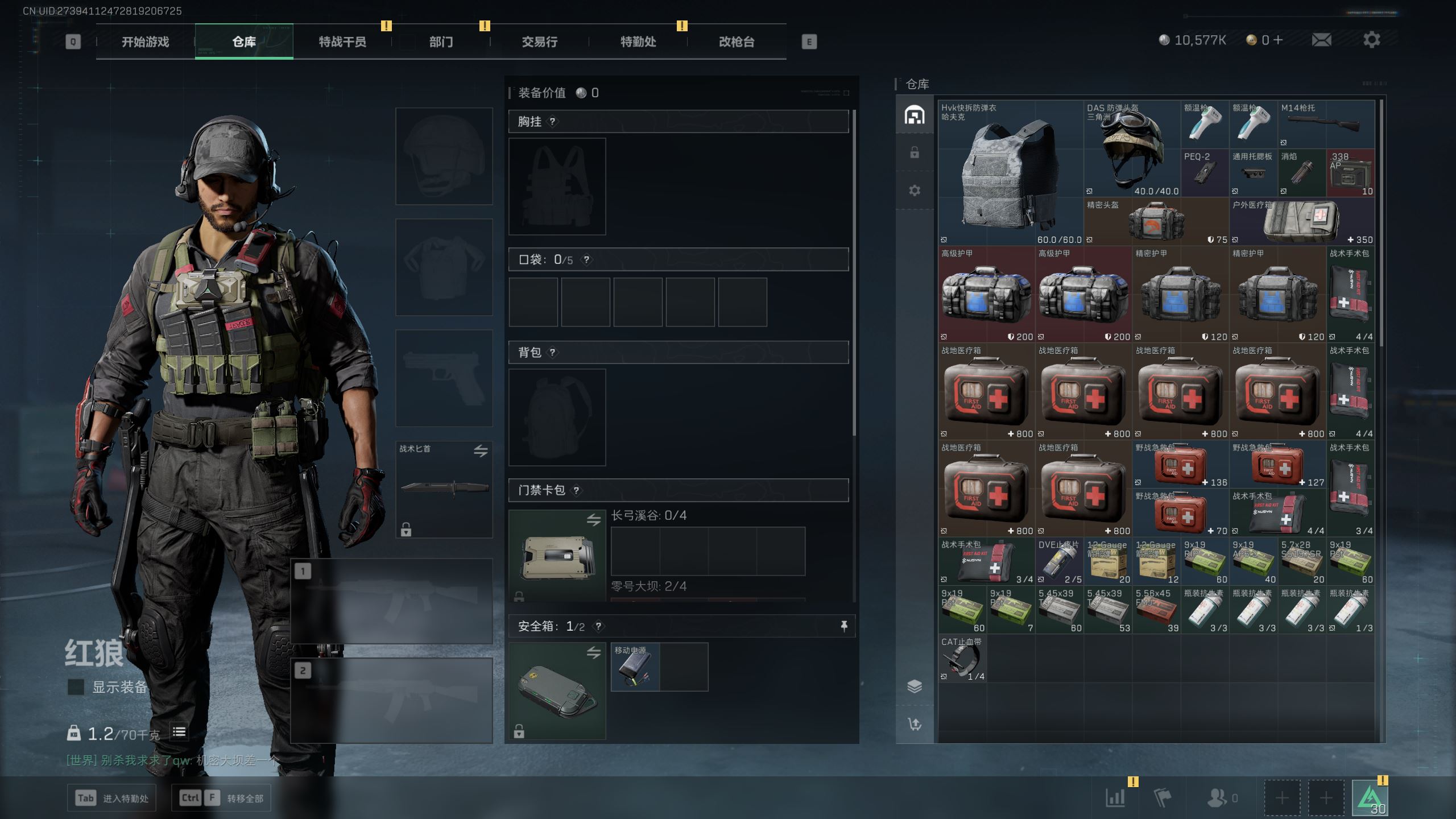Go to the 部门 tab
The width and height of the screenshot is (1456, 819).
pyautogui.click(x=441, y=42)
